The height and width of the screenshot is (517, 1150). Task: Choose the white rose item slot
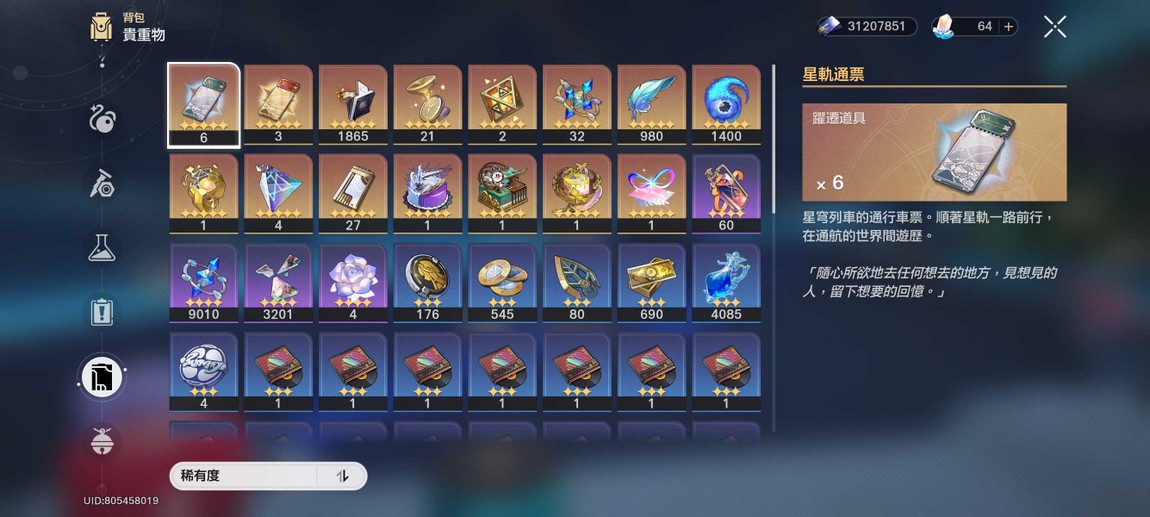(353, 282)
